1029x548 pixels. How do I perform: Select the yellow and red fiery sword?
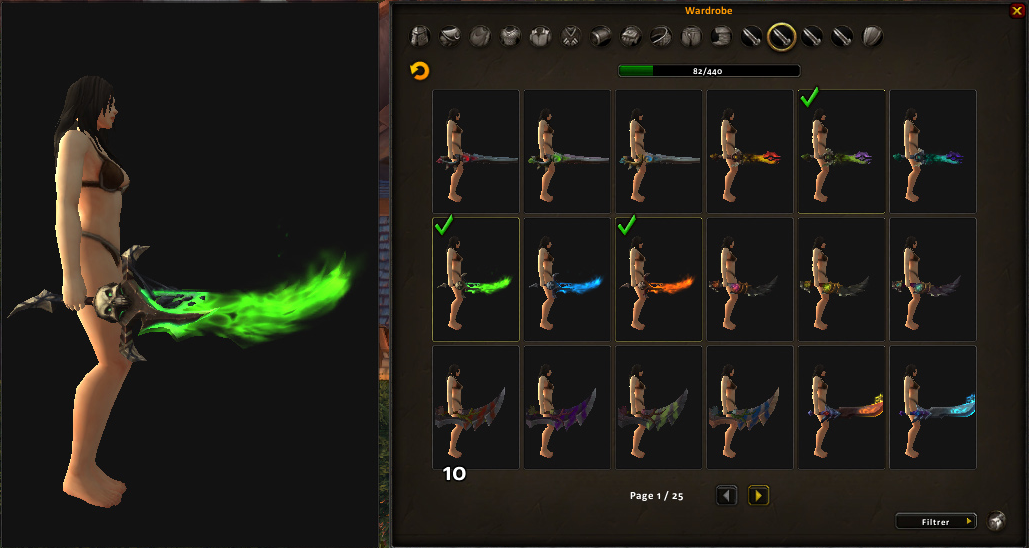(751, 151)
